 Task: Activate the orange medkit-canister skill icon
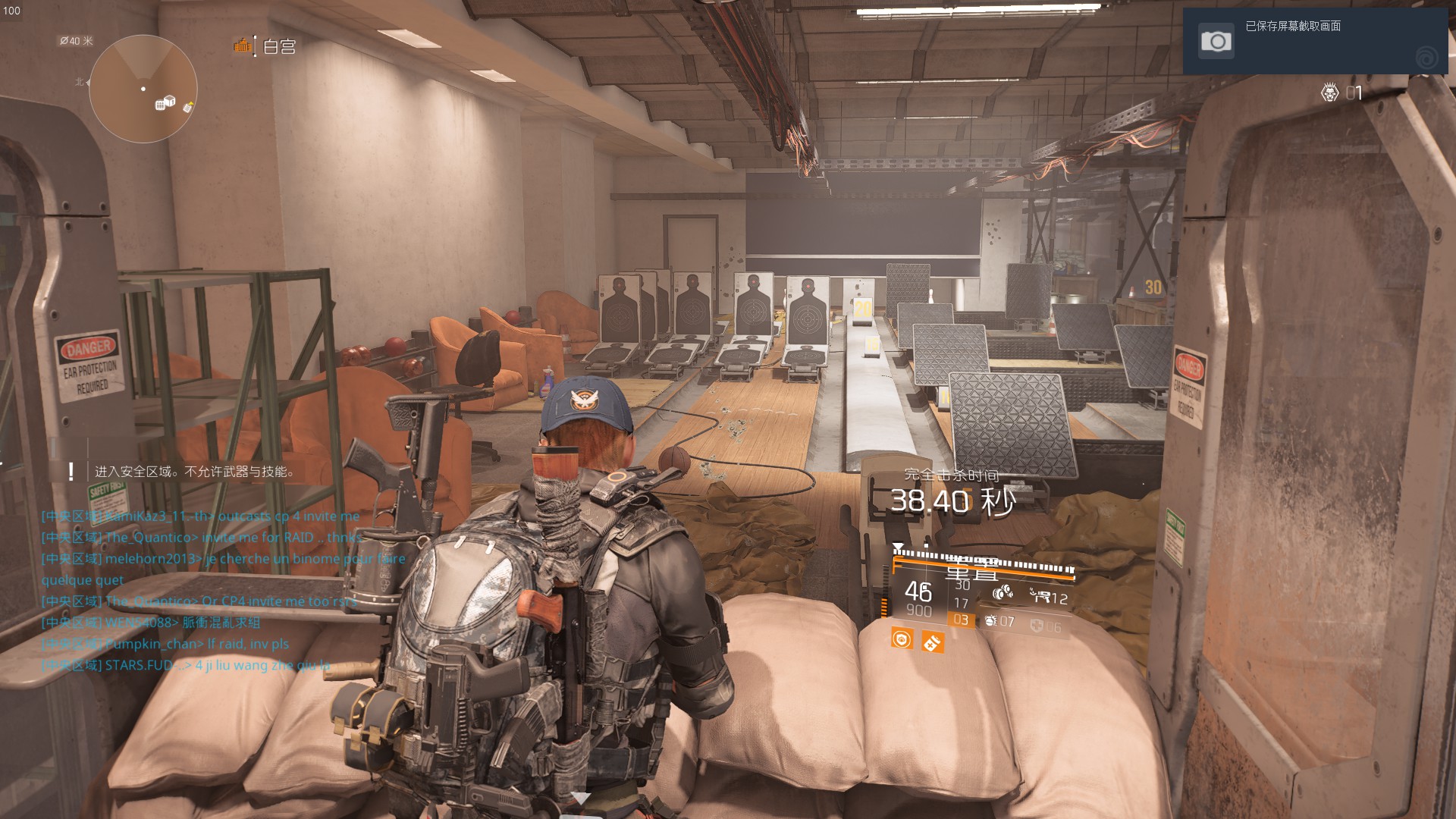[x=932, y=642]
